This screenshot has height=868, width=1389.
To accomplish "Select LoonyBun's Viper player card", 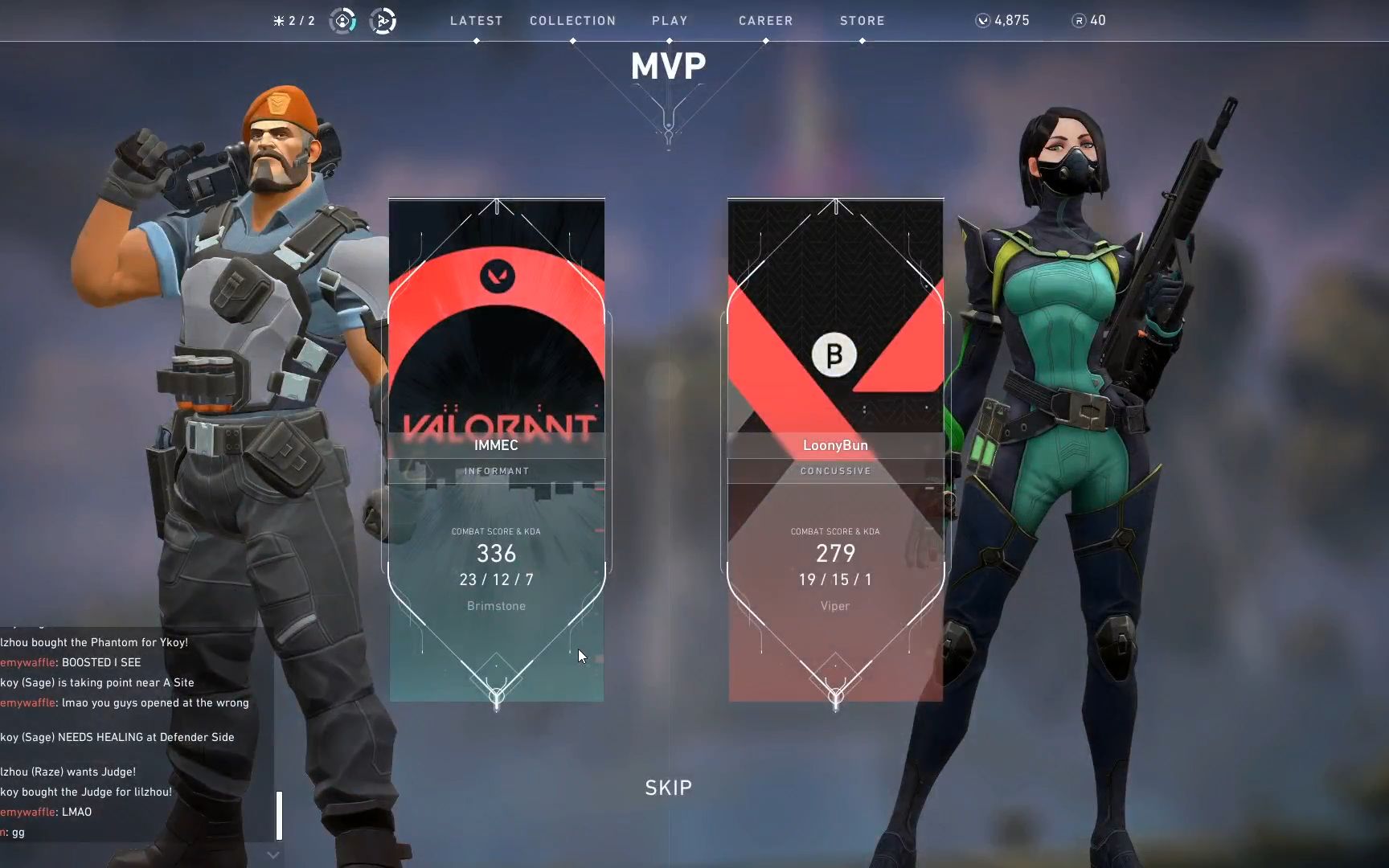I will coord(835,450).
